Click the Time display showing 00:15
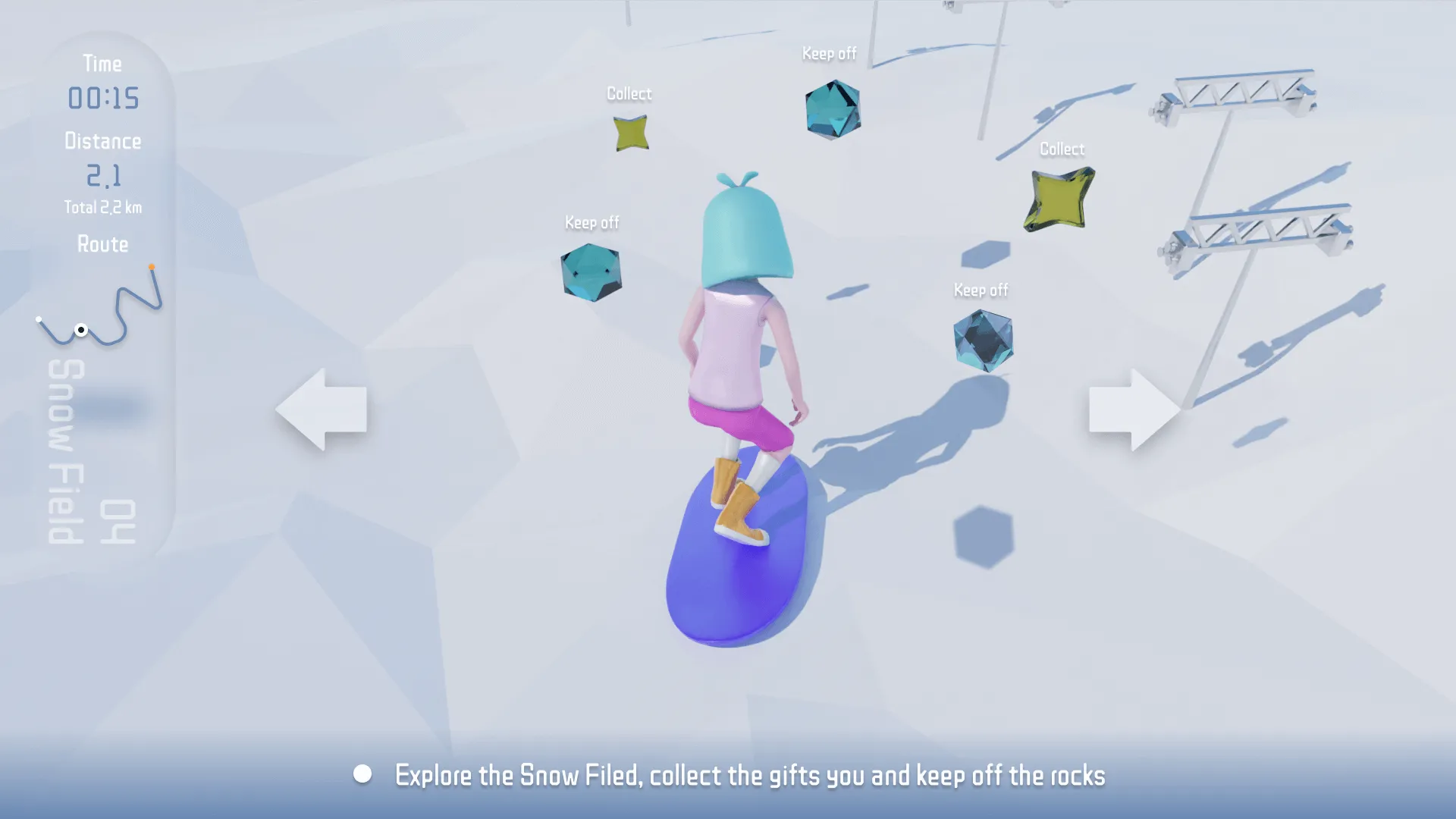 pos(103,97)
